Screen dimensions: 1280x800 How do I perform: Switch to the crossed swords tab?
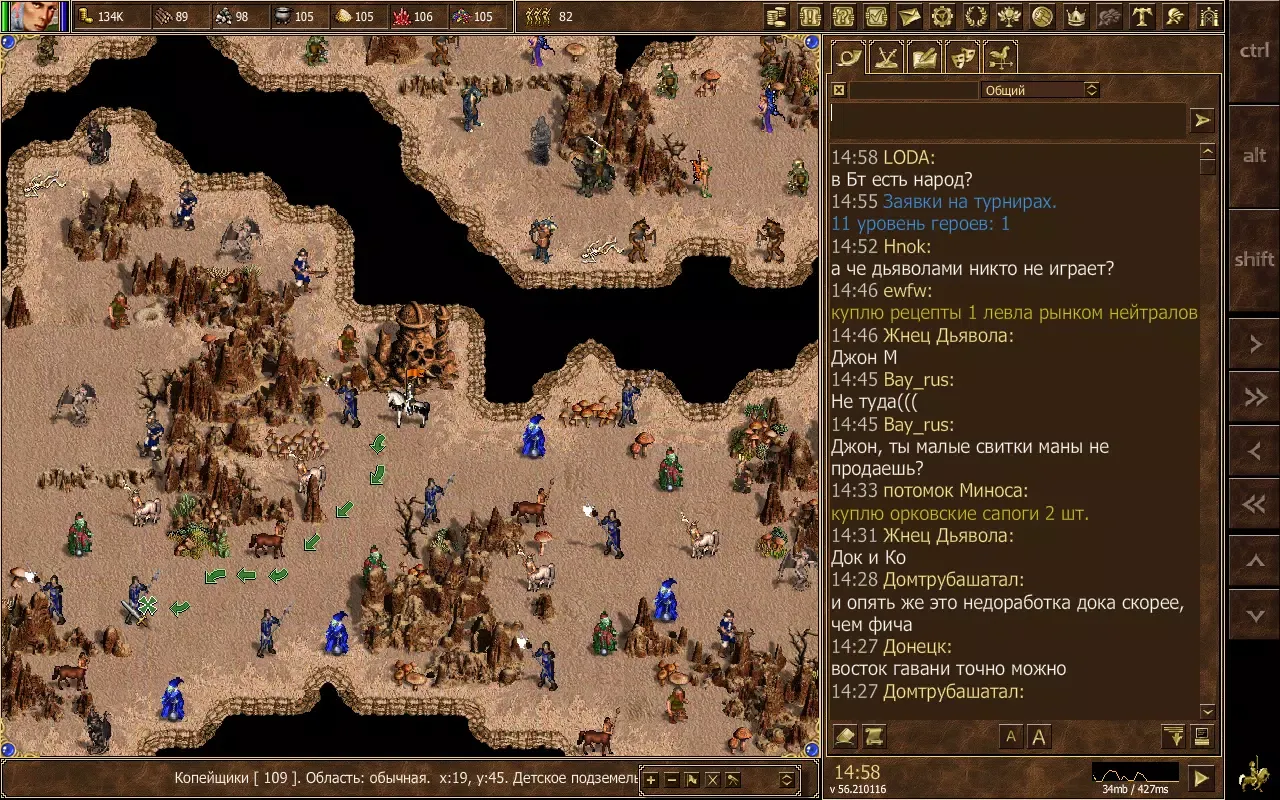[x=886, y=57]
